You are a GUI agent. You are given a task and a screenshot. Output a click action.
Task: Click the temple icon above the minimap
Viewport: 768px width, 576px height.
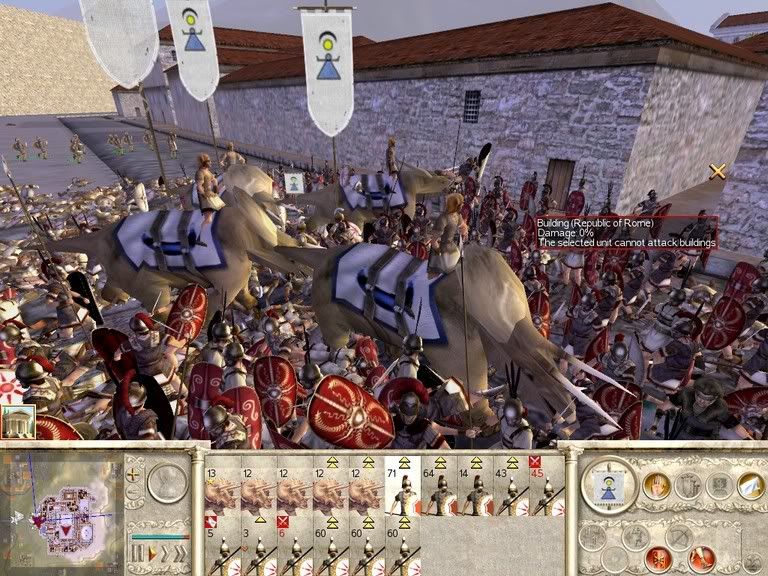pos(17,424)
